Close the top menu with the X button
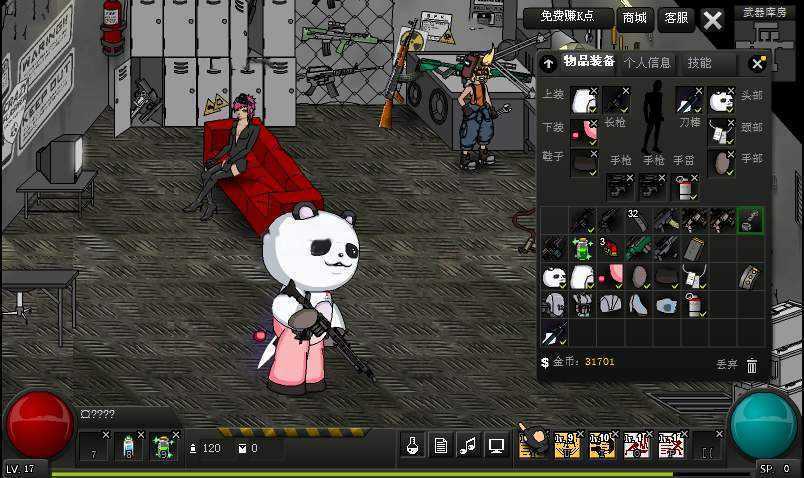 tap(712, 19)
